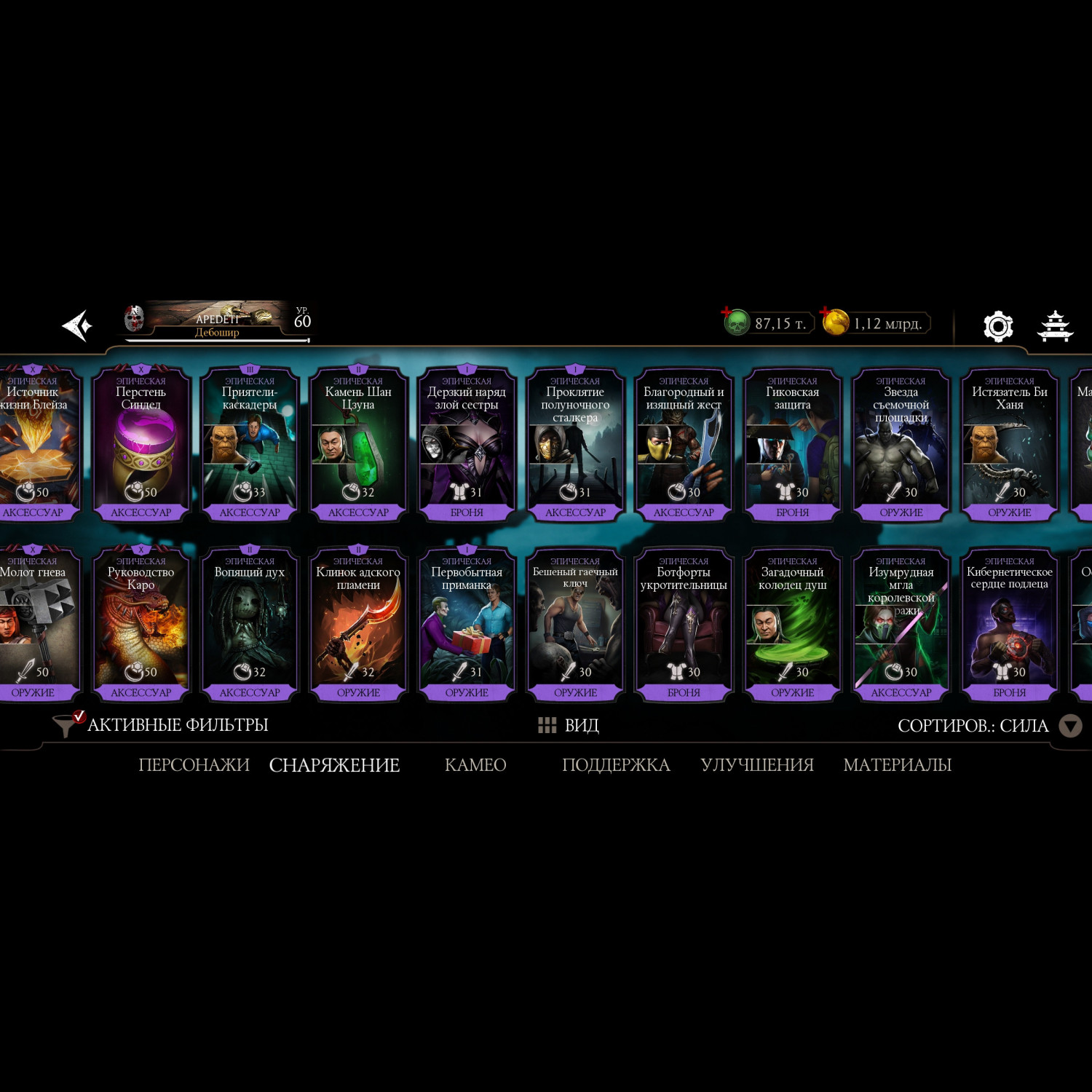Select the Камень Шан Цзуна card
Image resolution: width=1092 pixels, height=1092 pixels.
358,445
